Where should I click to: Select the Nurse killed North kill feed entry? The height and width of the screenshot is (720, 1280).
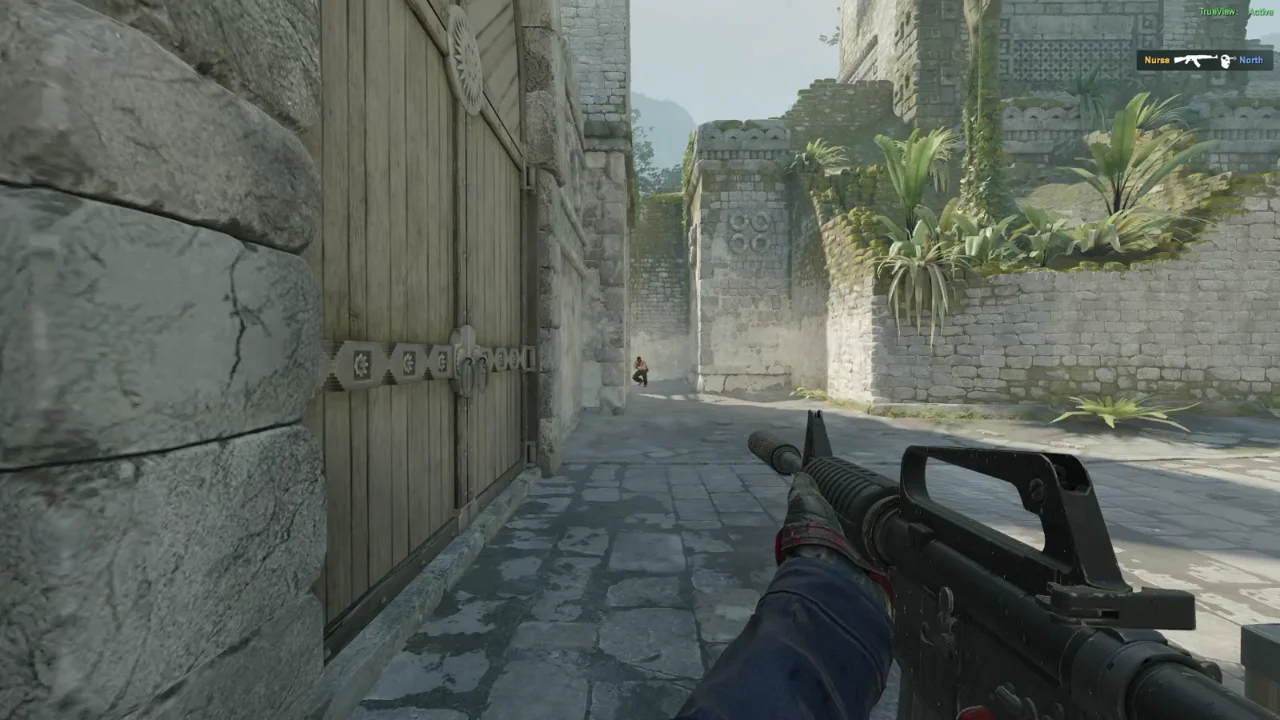click(x=1204, y=60)
